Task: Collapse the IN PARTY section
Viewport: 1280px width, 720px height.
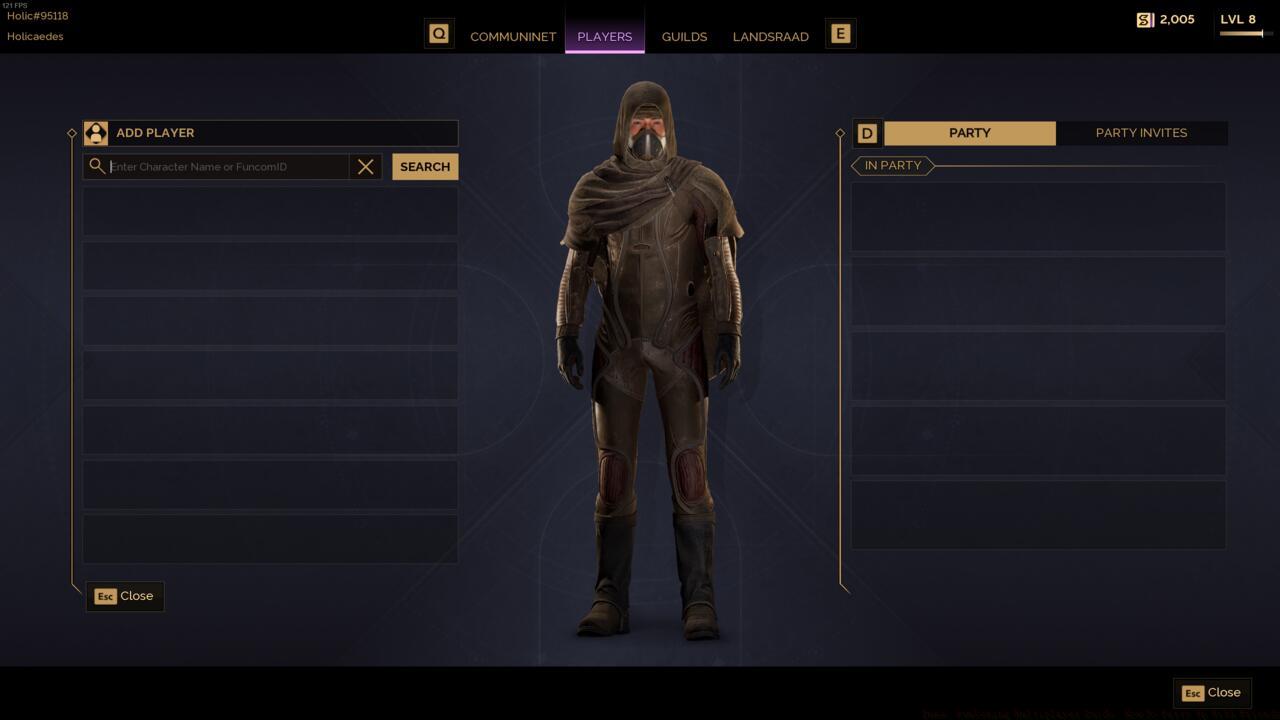Action: point(891,165)
